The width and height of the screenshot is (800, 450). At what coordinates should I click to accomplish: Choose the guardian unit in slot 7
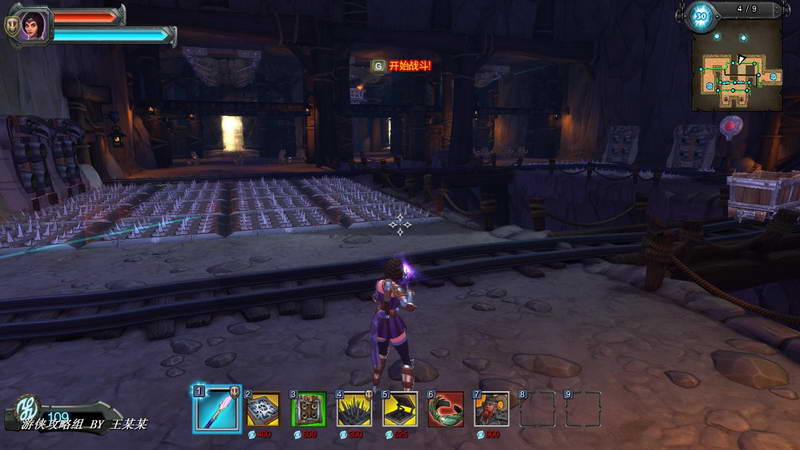click(491, 409)
